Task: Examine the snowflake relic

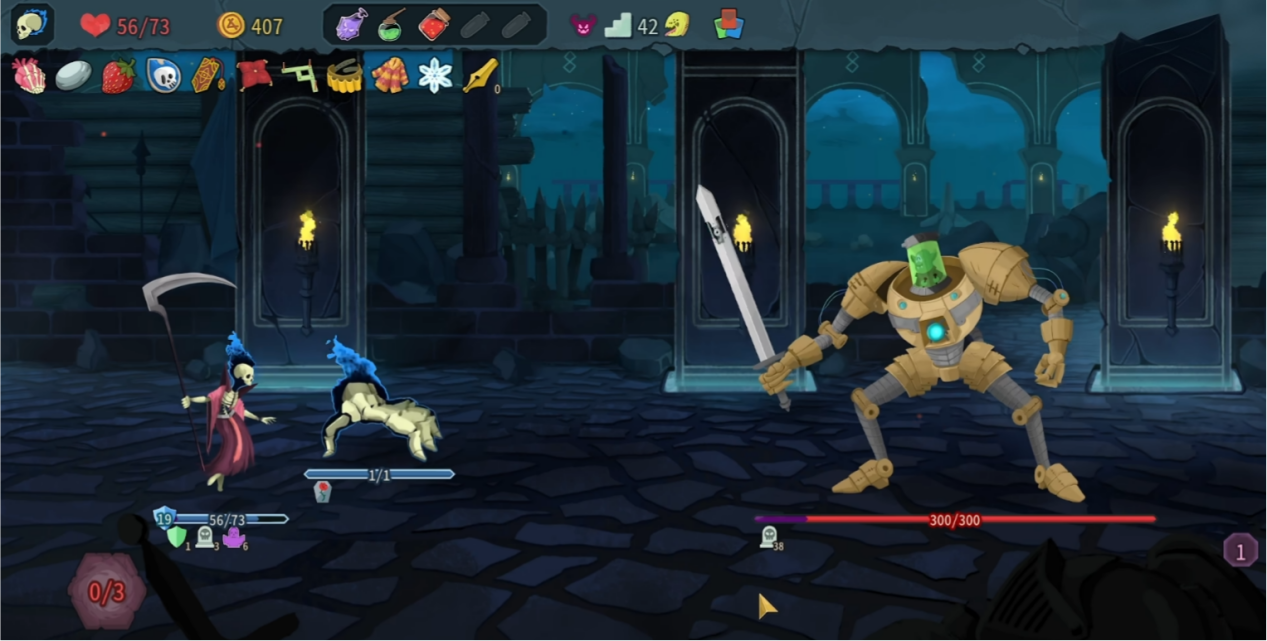Action: [435, 75]
